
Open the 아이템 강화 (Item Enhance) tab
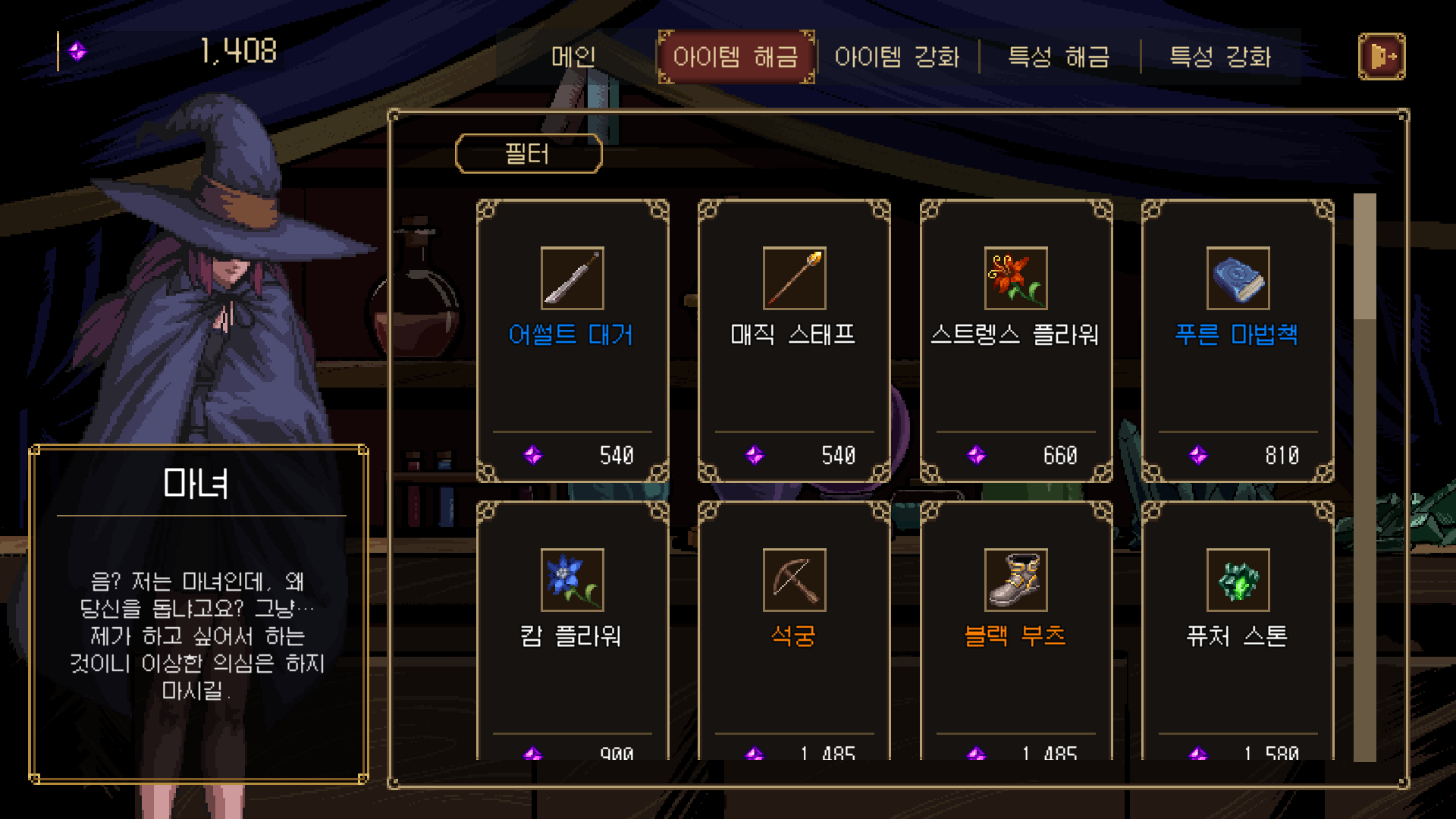coord(899,57)
